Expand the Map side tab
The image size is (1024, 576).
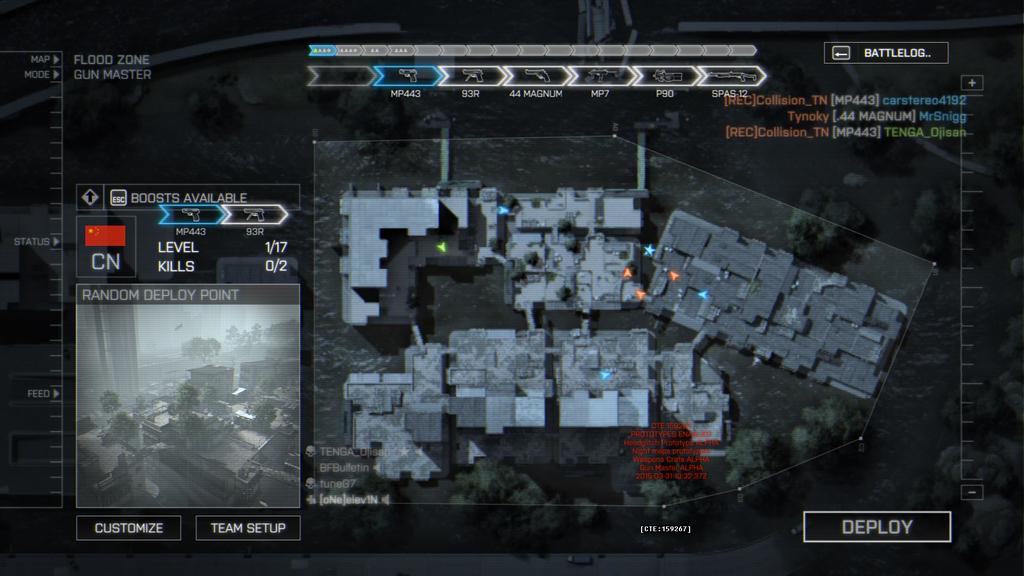click(44, 60)
